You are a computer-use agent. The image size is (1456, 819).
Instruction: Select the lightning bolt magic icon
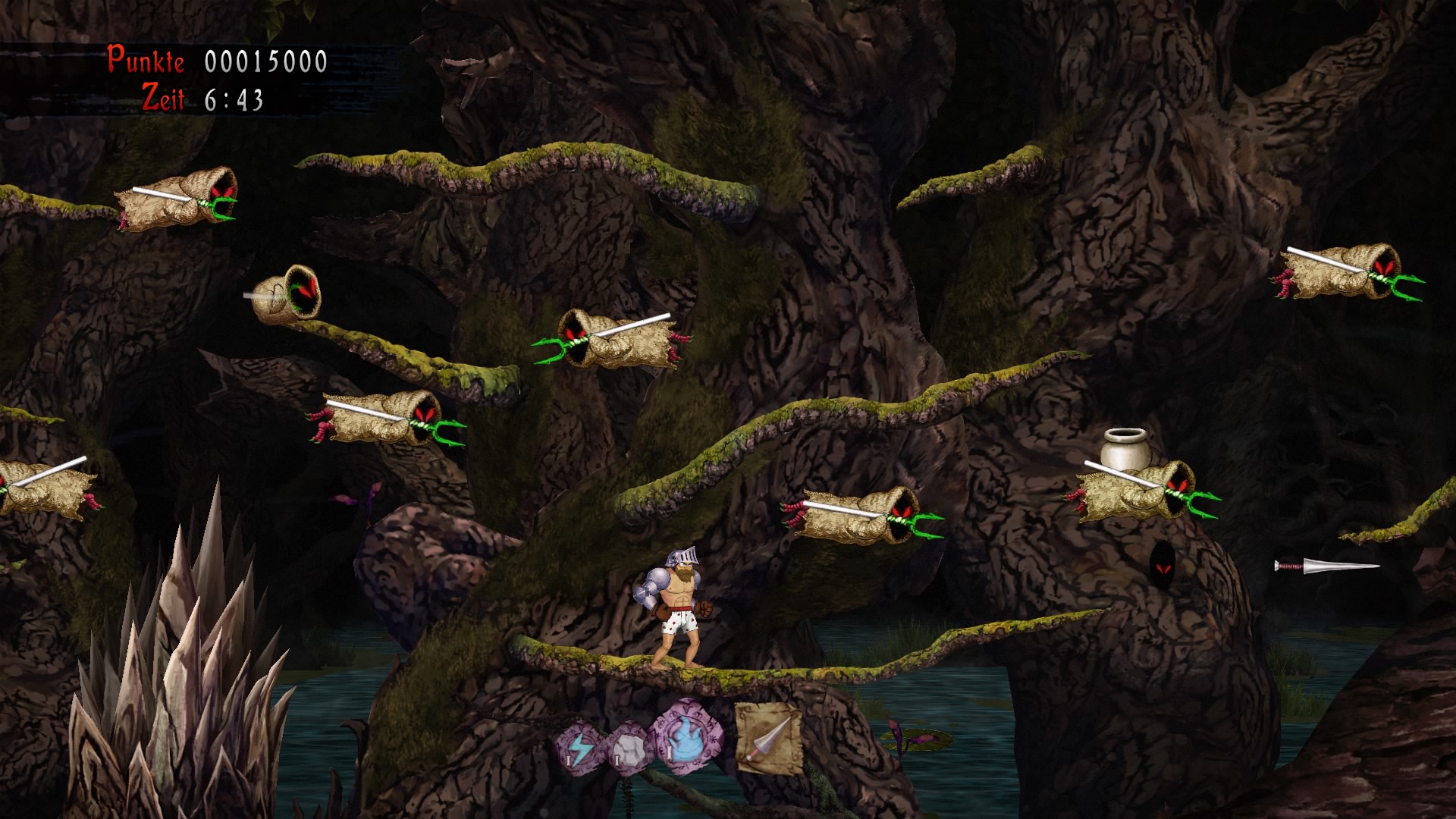pyautogui.click(x=580, y=747)
